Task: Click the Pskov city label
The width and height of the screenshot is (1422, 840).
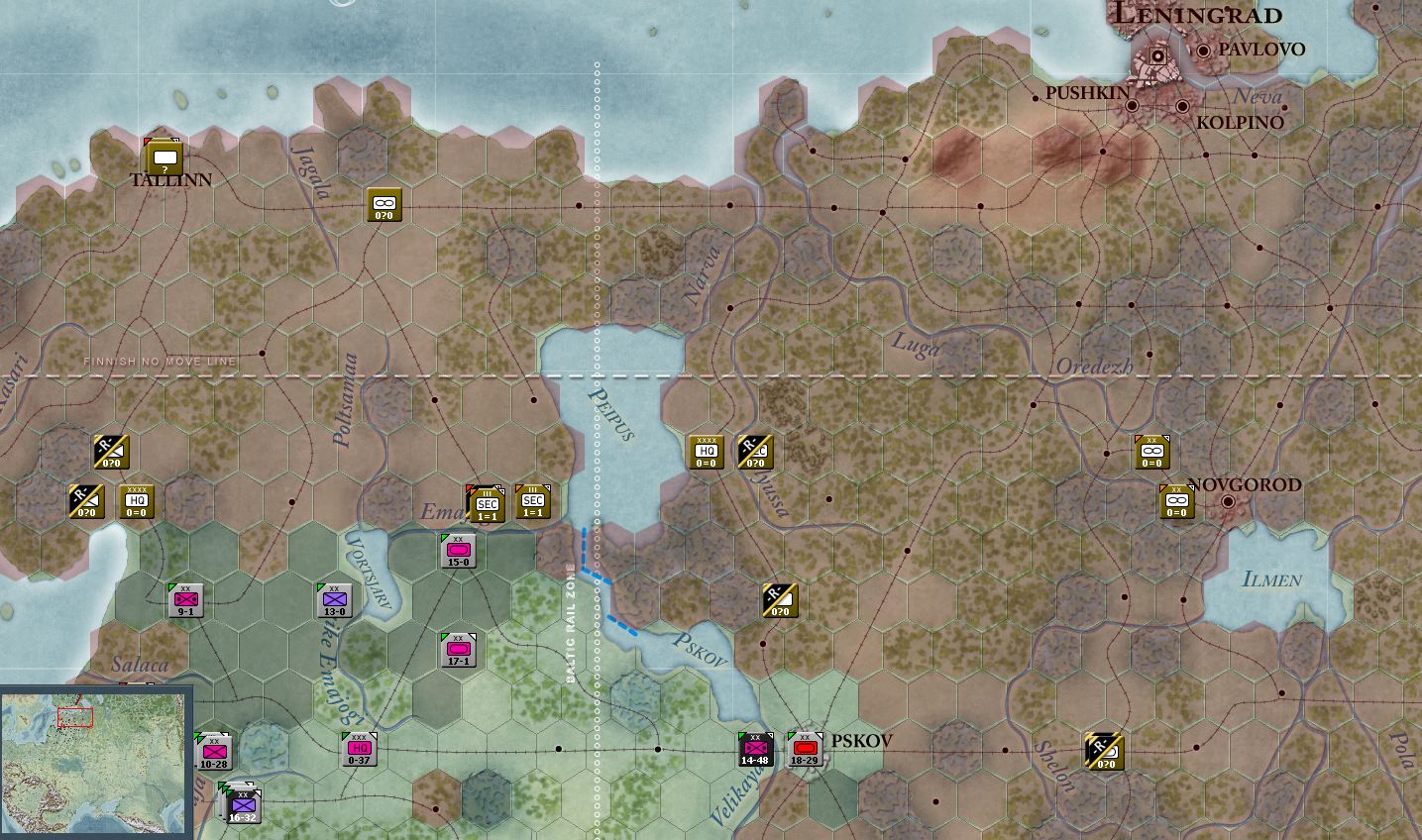Action: click(861, 740)
